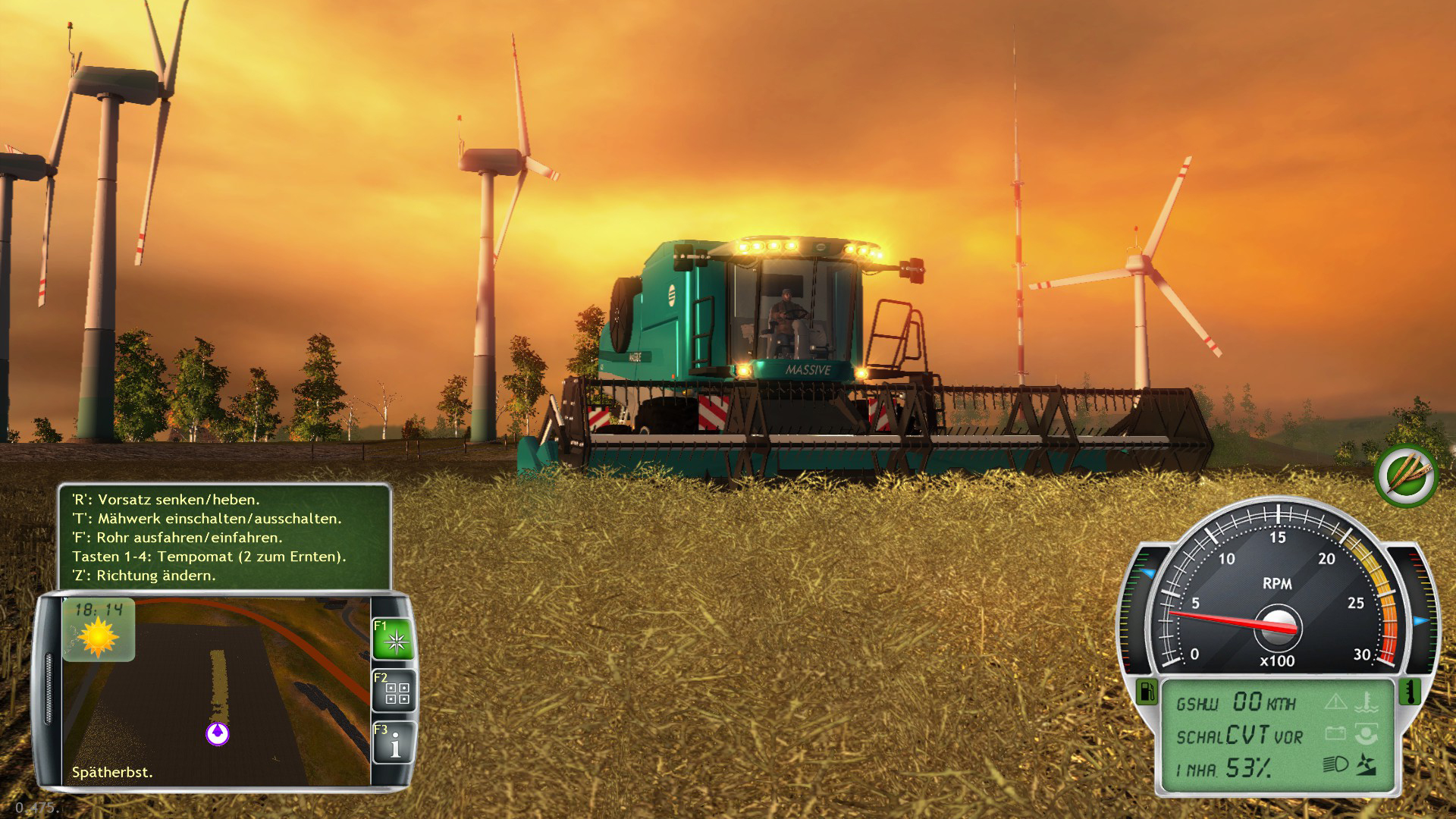Open the weather and clock widget showing 18:14
1456x819 pixels.
coord(100,628)
